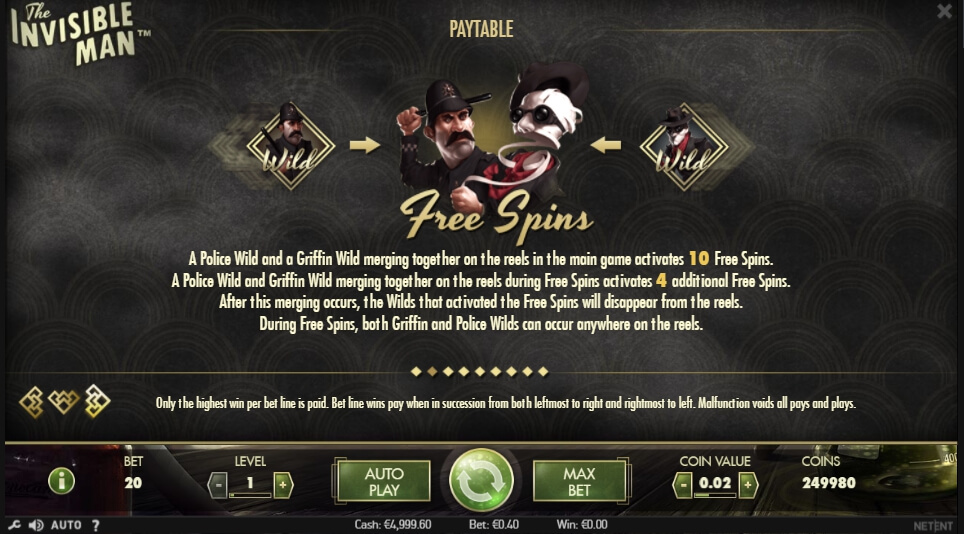Jump to the first paytable page dot
964x534 pixels.
[416, 371]
